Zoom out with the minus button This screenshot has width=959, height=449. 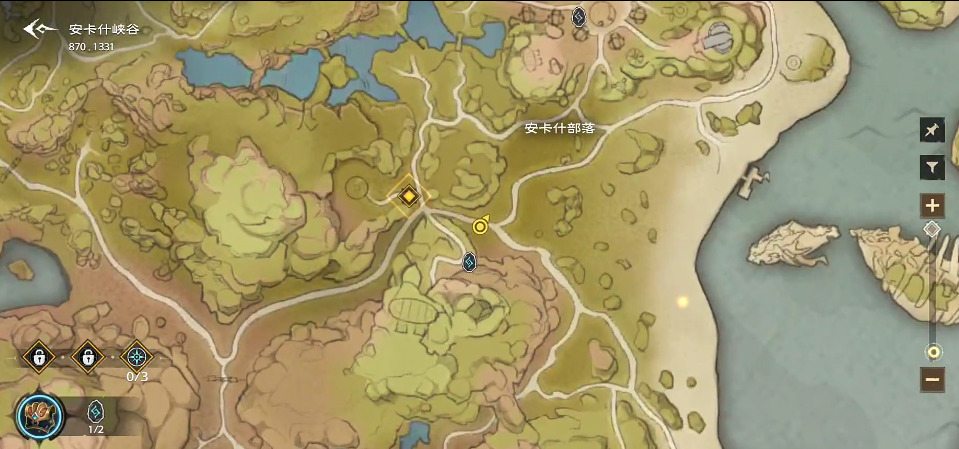(932, 379)
